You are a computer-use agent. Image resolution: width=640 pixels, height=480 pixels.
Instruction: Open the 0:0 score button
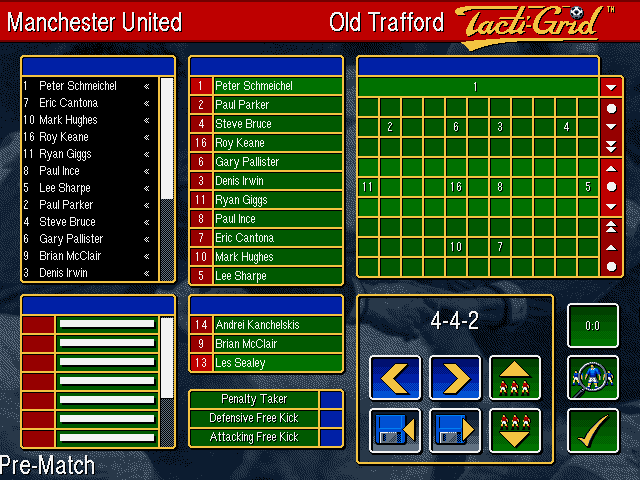tap(592, 326)
